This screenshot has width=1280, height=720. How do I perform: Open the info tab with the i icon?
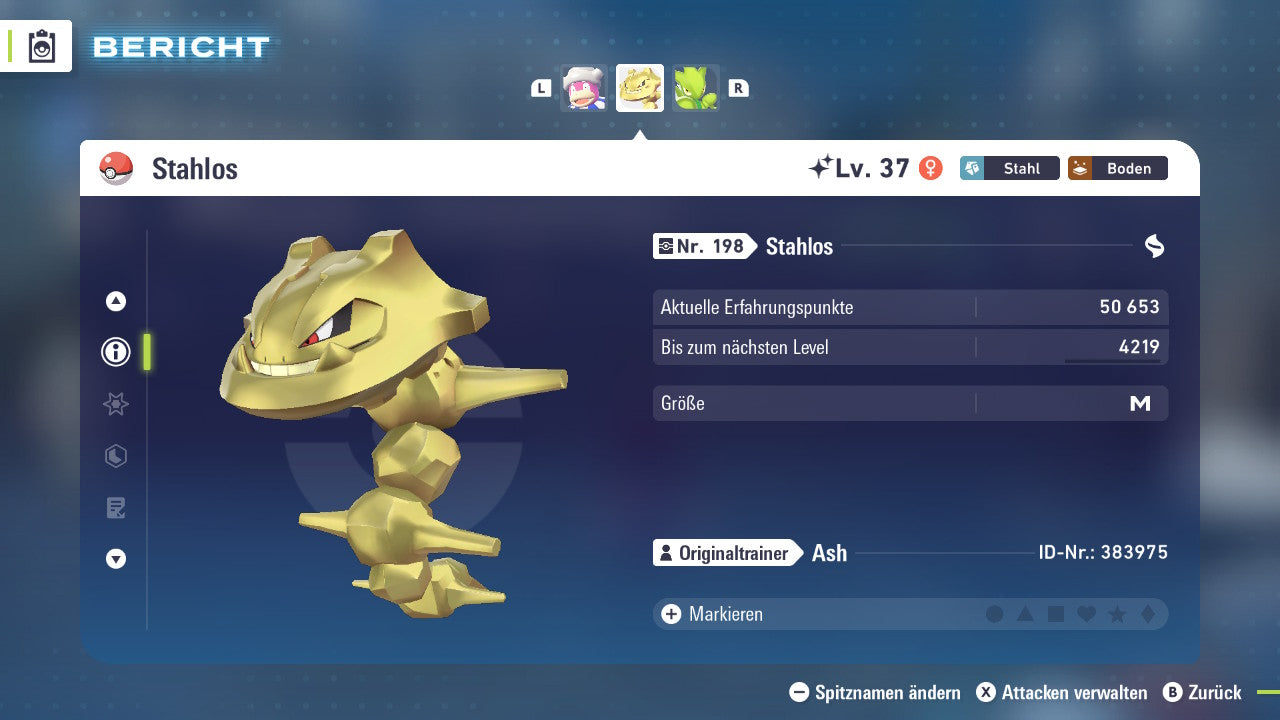[x=116, y=352]
